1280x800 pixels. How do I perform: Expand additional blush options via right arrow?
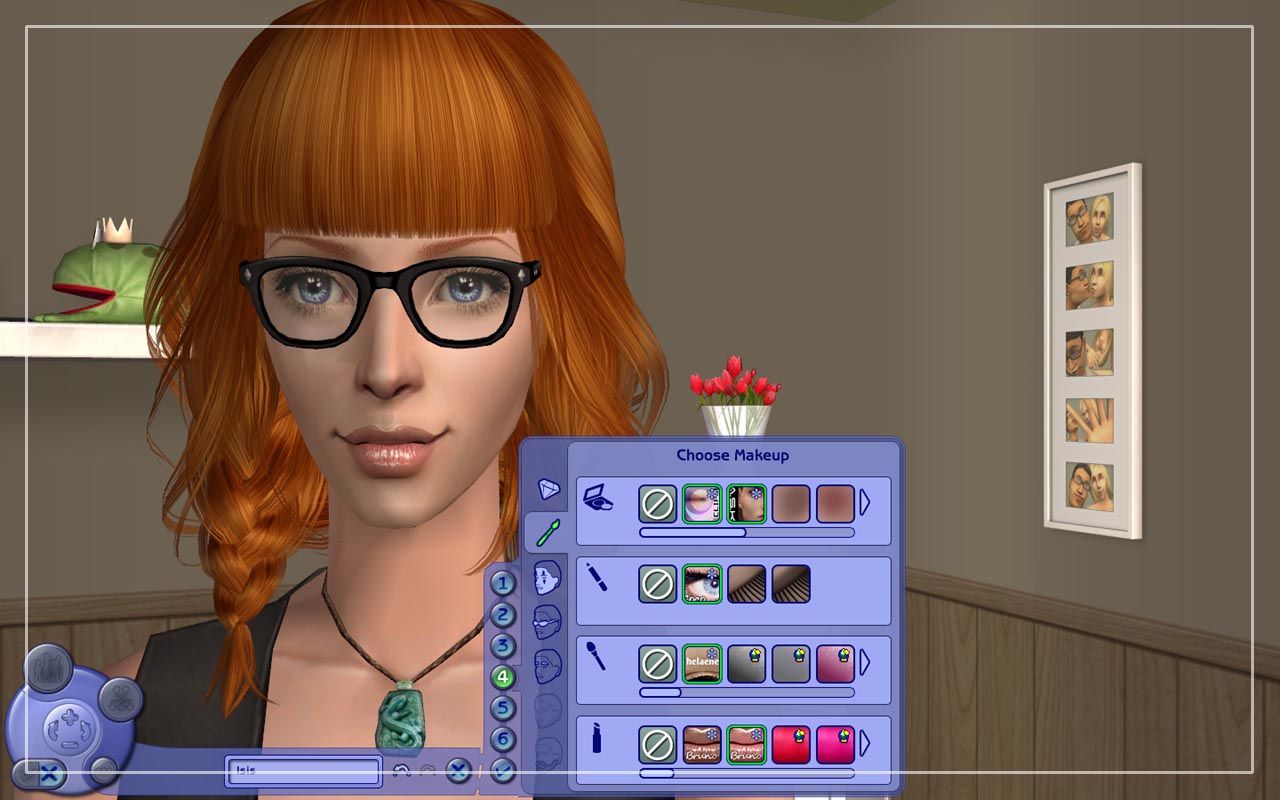864,660
